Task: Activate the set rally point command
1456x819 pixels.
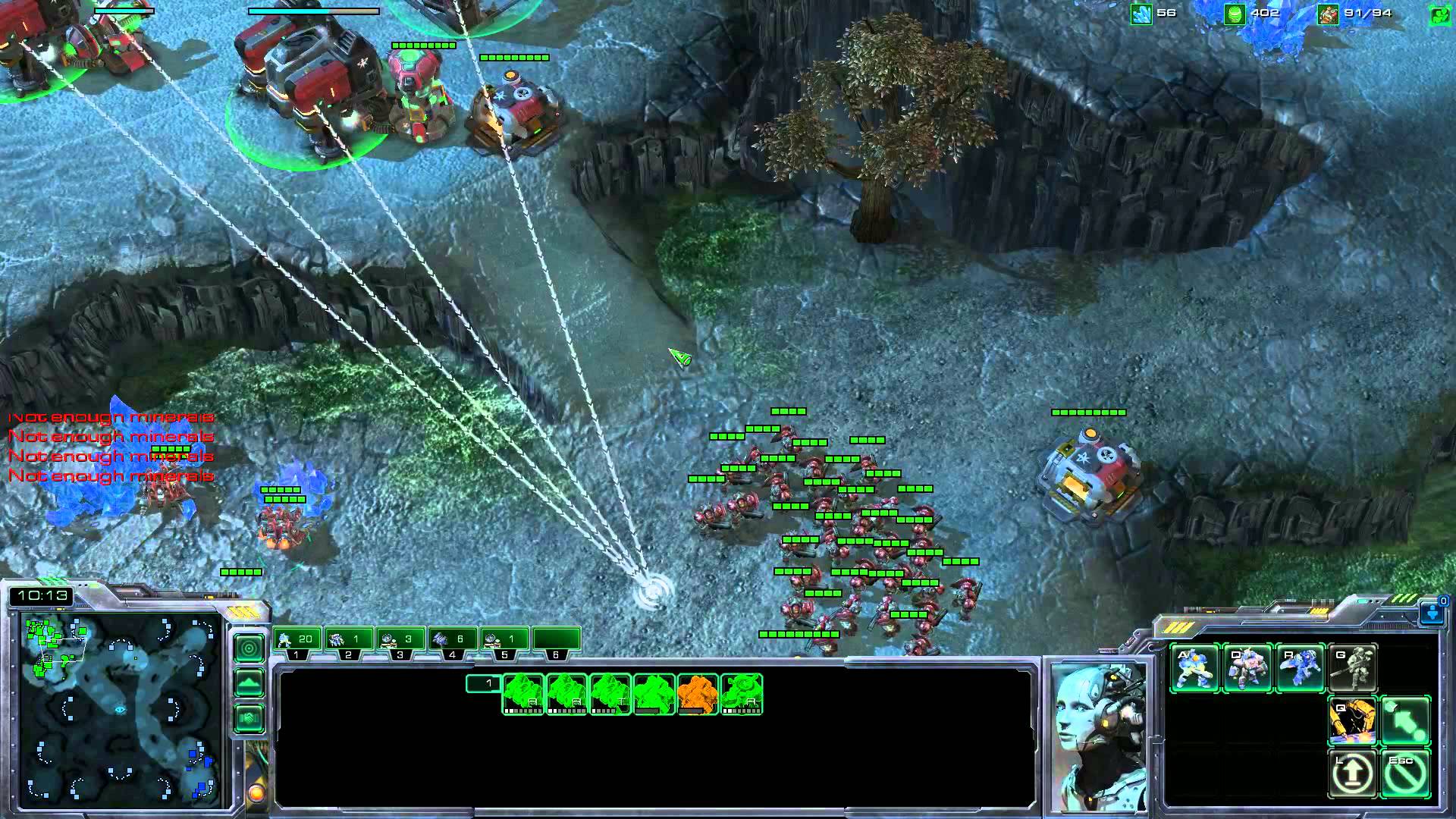Action: [x=1405, y=721]
